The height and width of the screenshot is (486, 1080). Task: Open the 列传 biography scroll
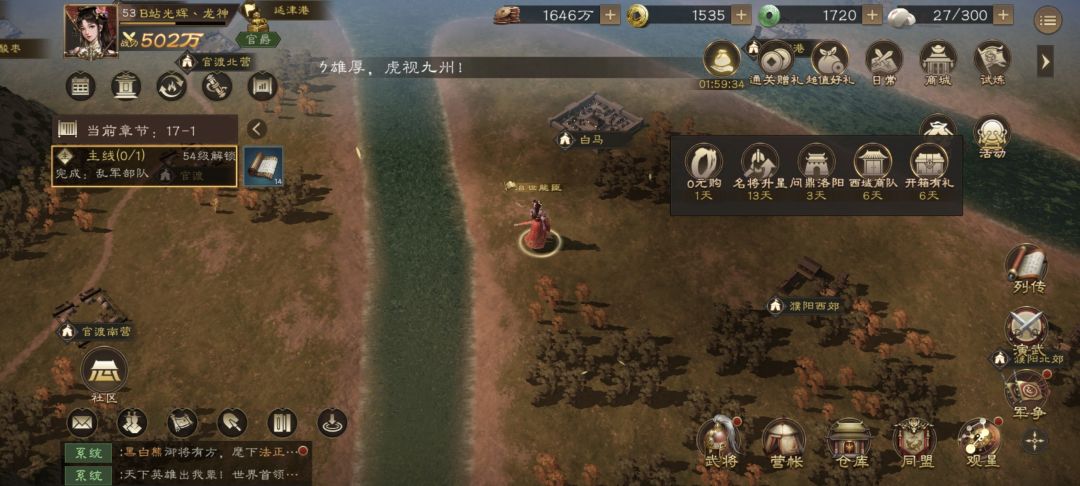(x=1026, y=268)
